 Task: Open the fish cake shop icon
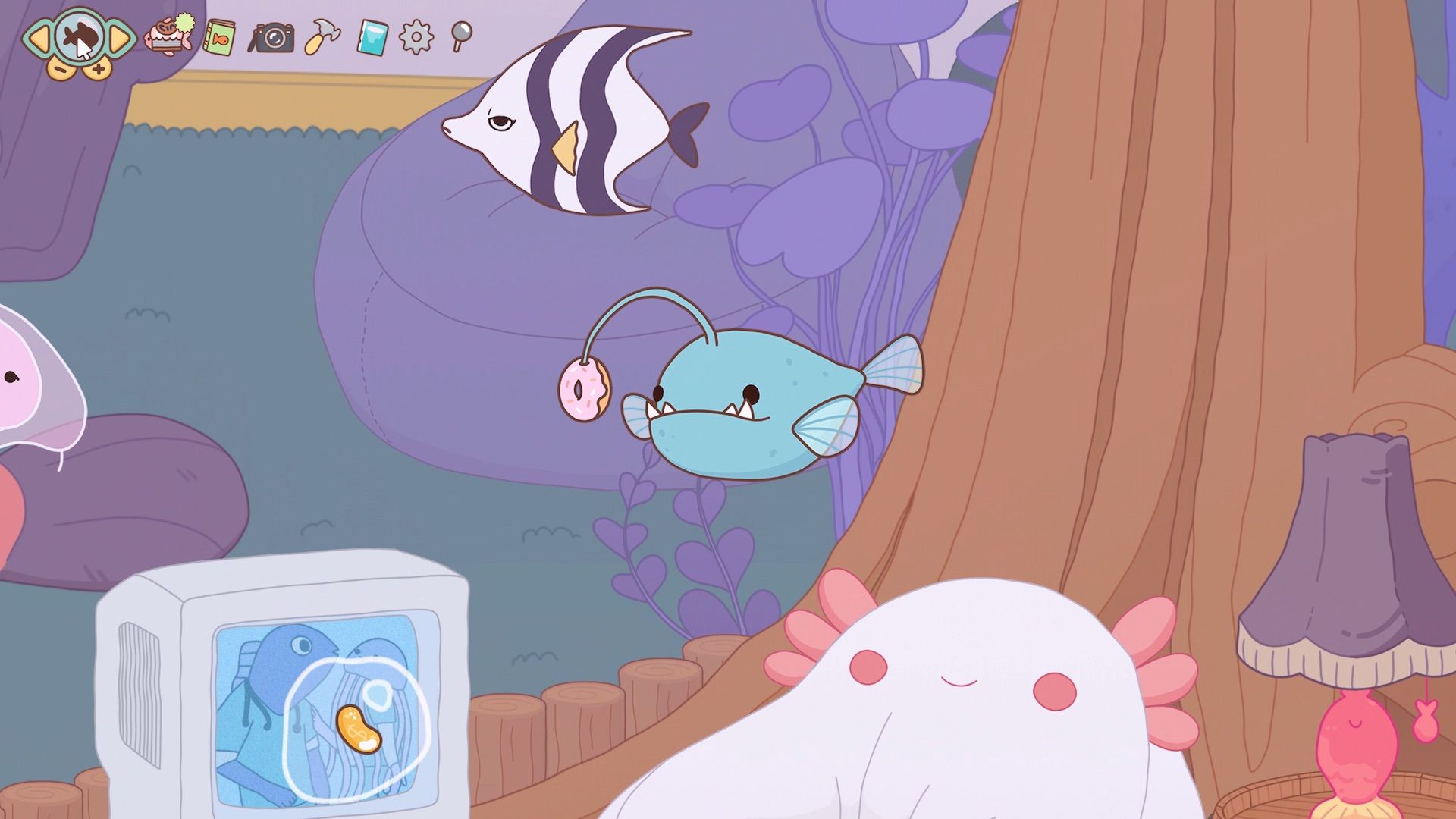(169, 34)
